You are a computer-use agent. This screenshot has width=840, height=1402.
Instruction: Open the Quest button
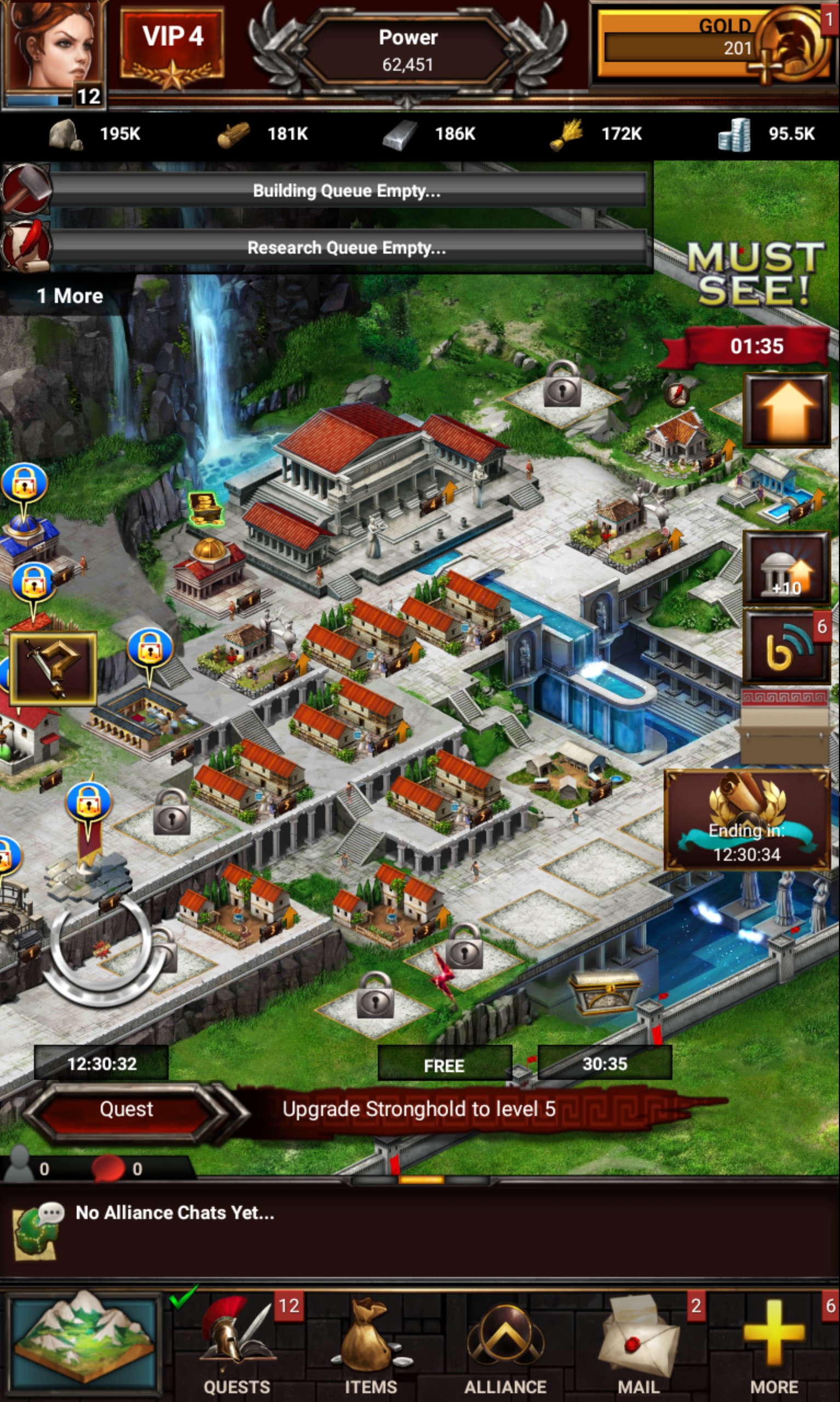tap(126, 1109)
